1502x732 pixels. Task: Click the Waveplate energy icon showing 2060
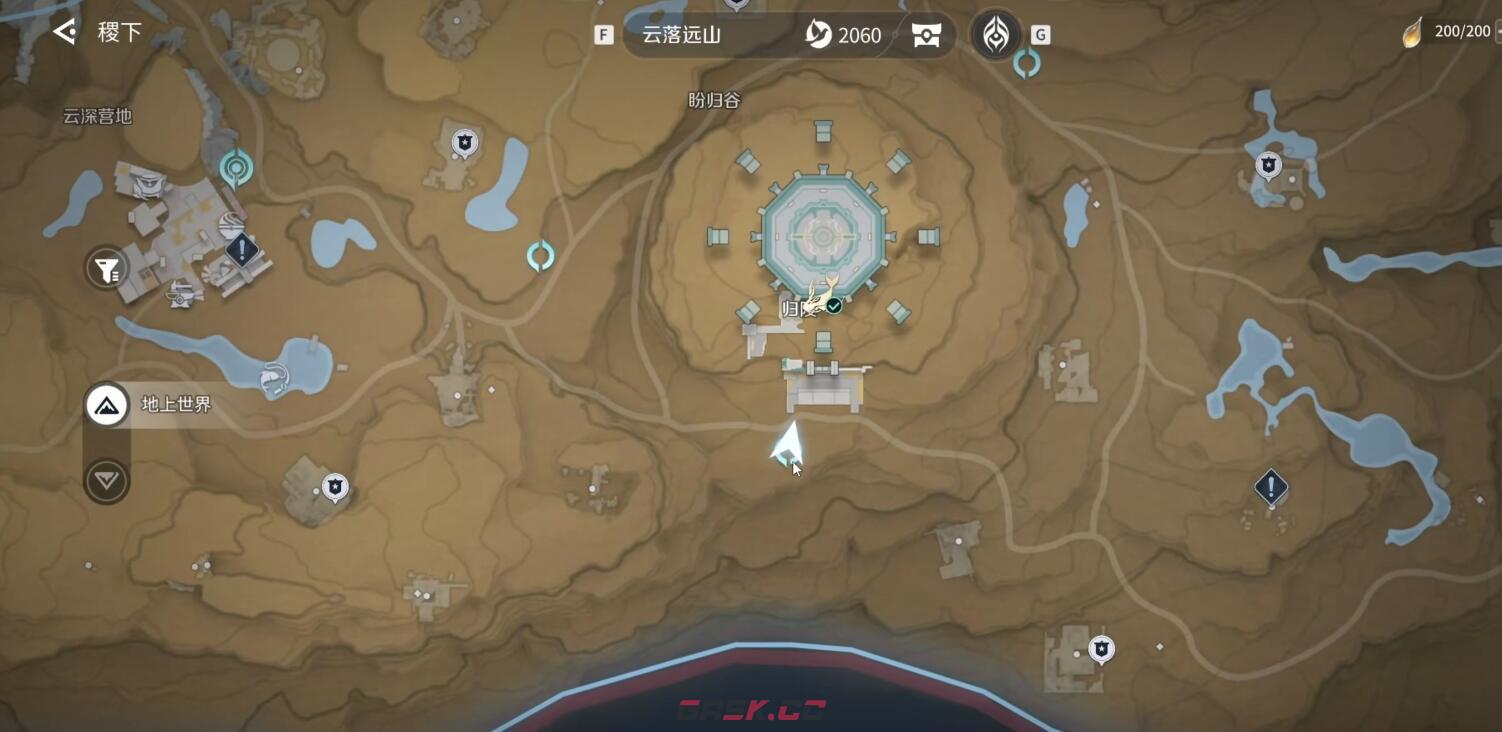[820, 34]
